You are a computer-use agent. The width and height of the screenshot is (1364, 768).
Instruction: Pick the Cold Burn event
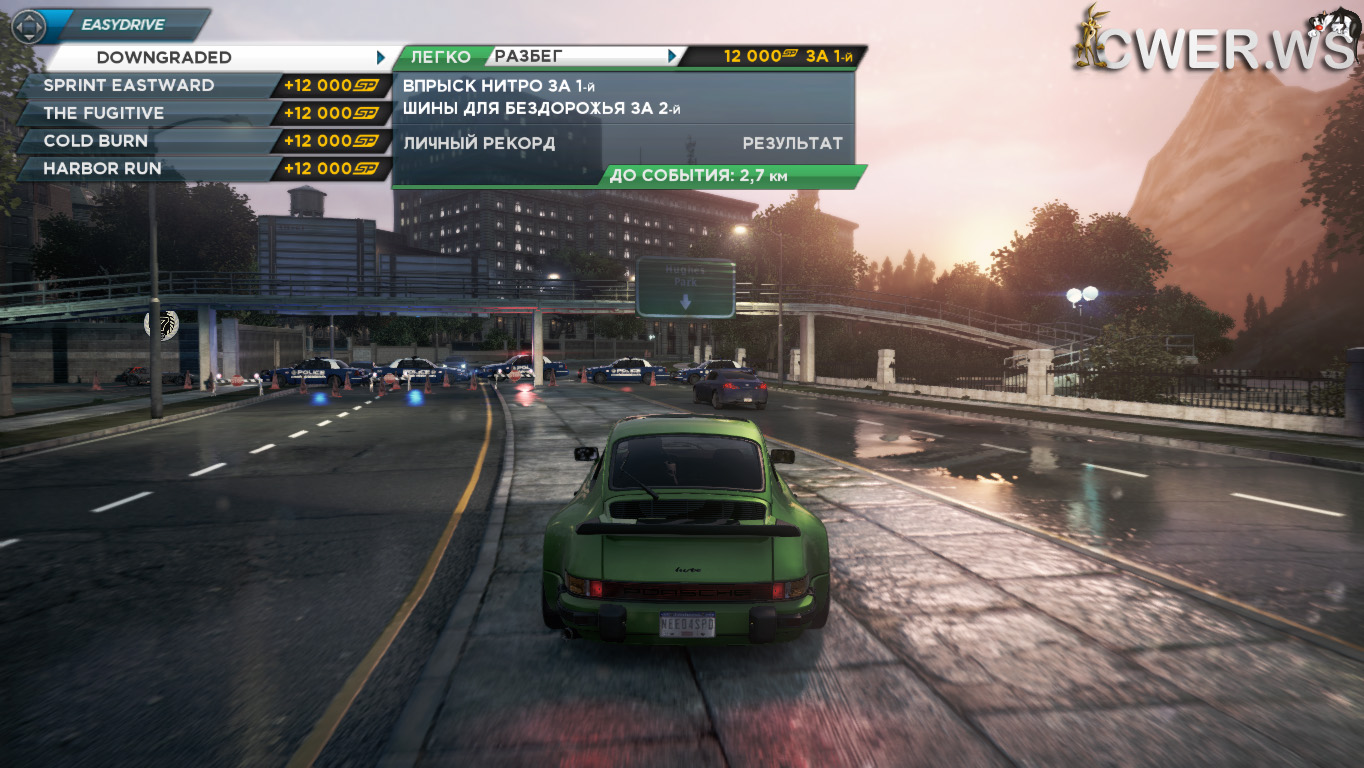tap(96, 141)
